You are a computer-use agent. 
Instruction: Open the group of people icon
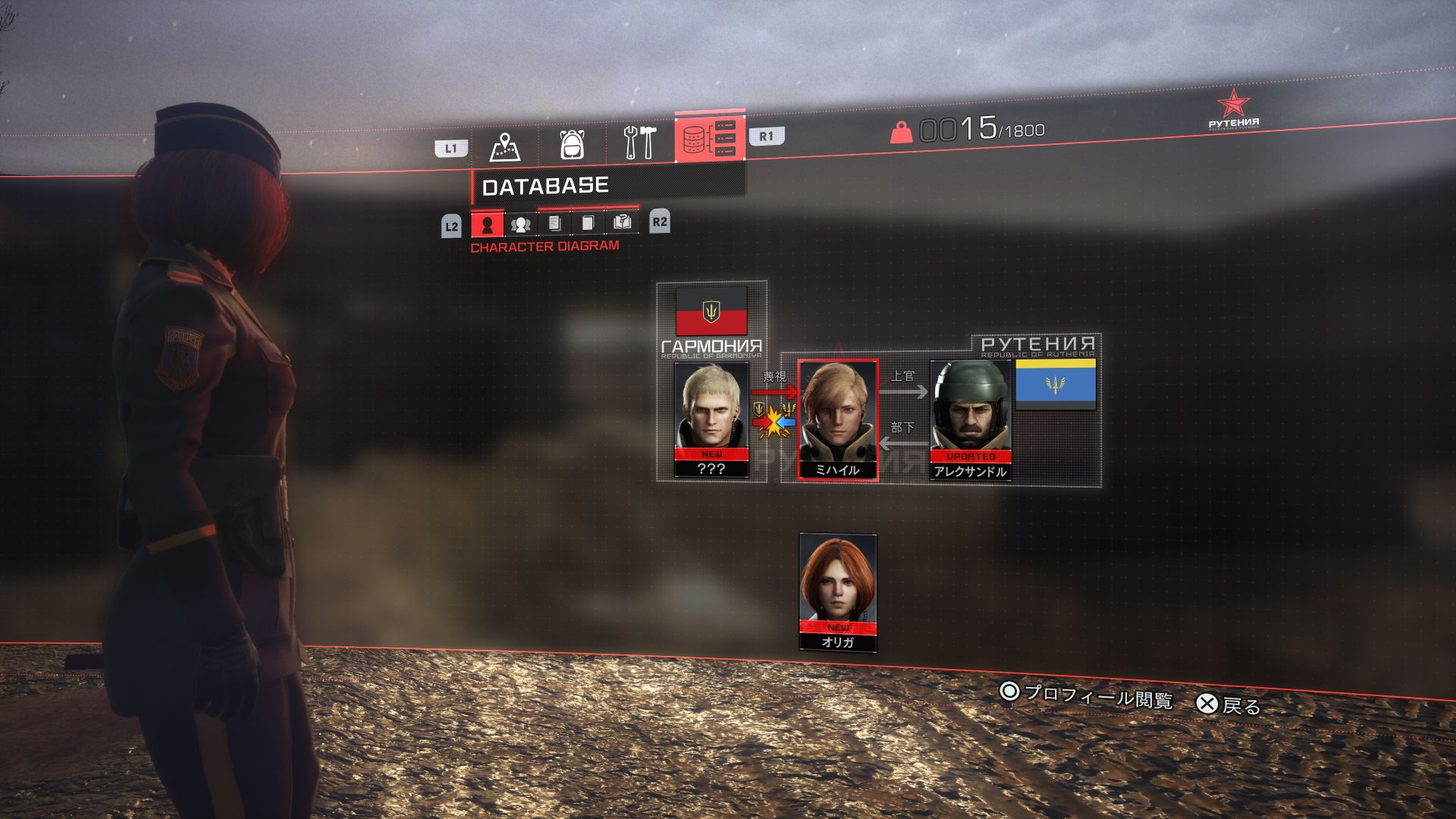pyautogui.click(x=520, y=224)
